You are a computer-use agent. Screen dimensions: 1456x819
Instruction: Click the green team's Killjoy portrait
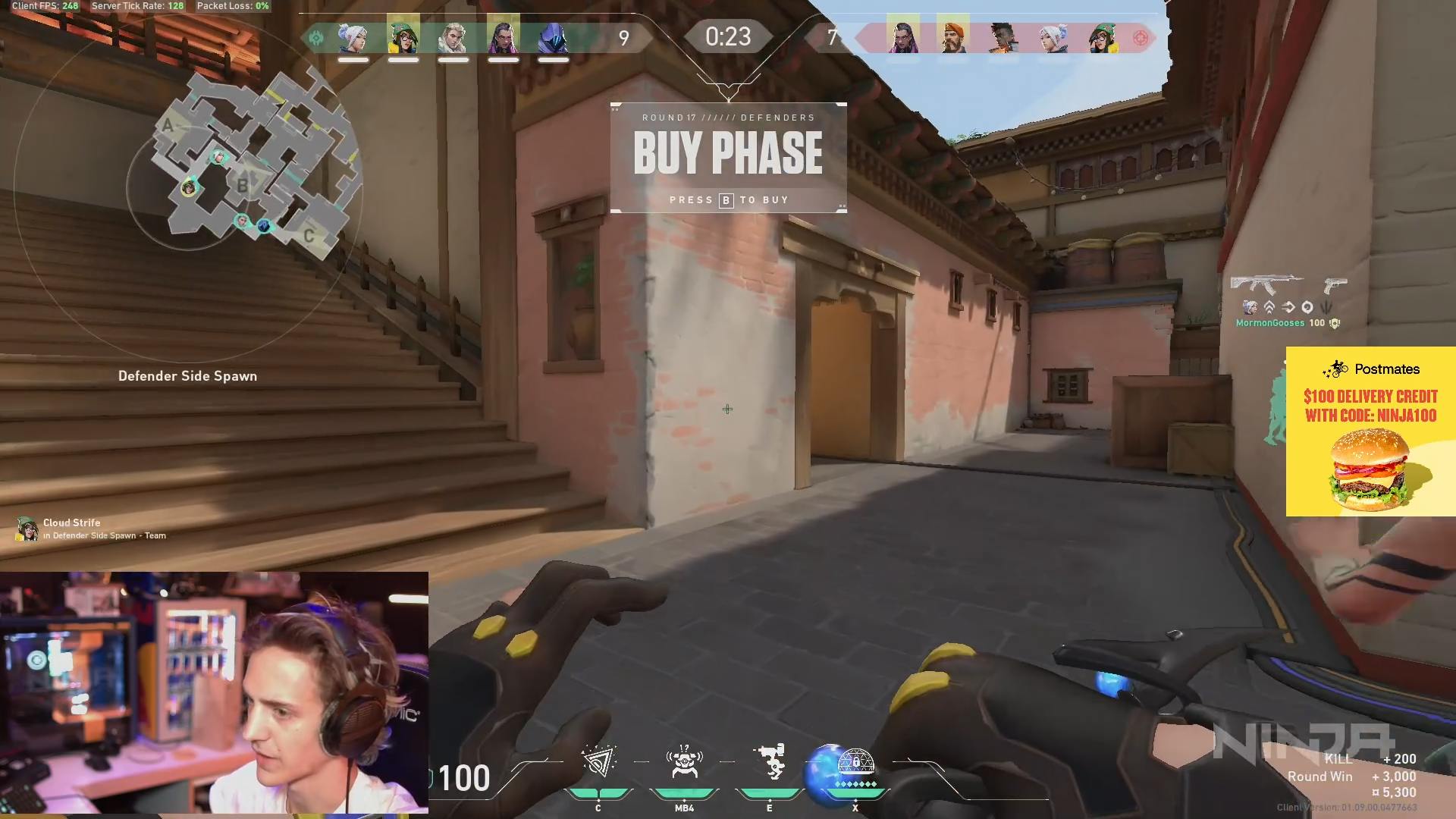403,36
